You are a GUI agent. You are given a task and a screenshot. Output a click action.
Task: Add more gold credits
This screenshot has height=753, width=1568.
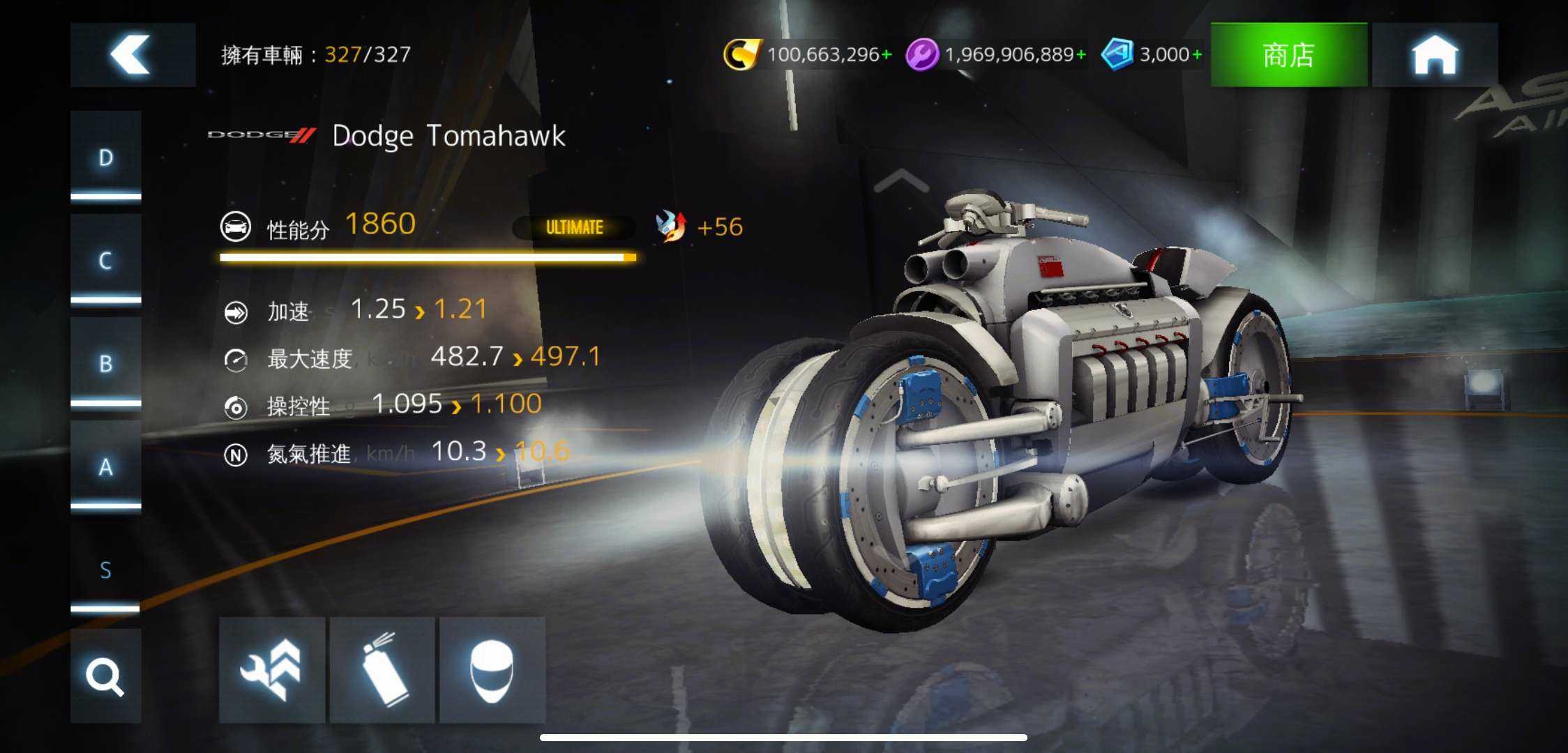click(887, 54)
